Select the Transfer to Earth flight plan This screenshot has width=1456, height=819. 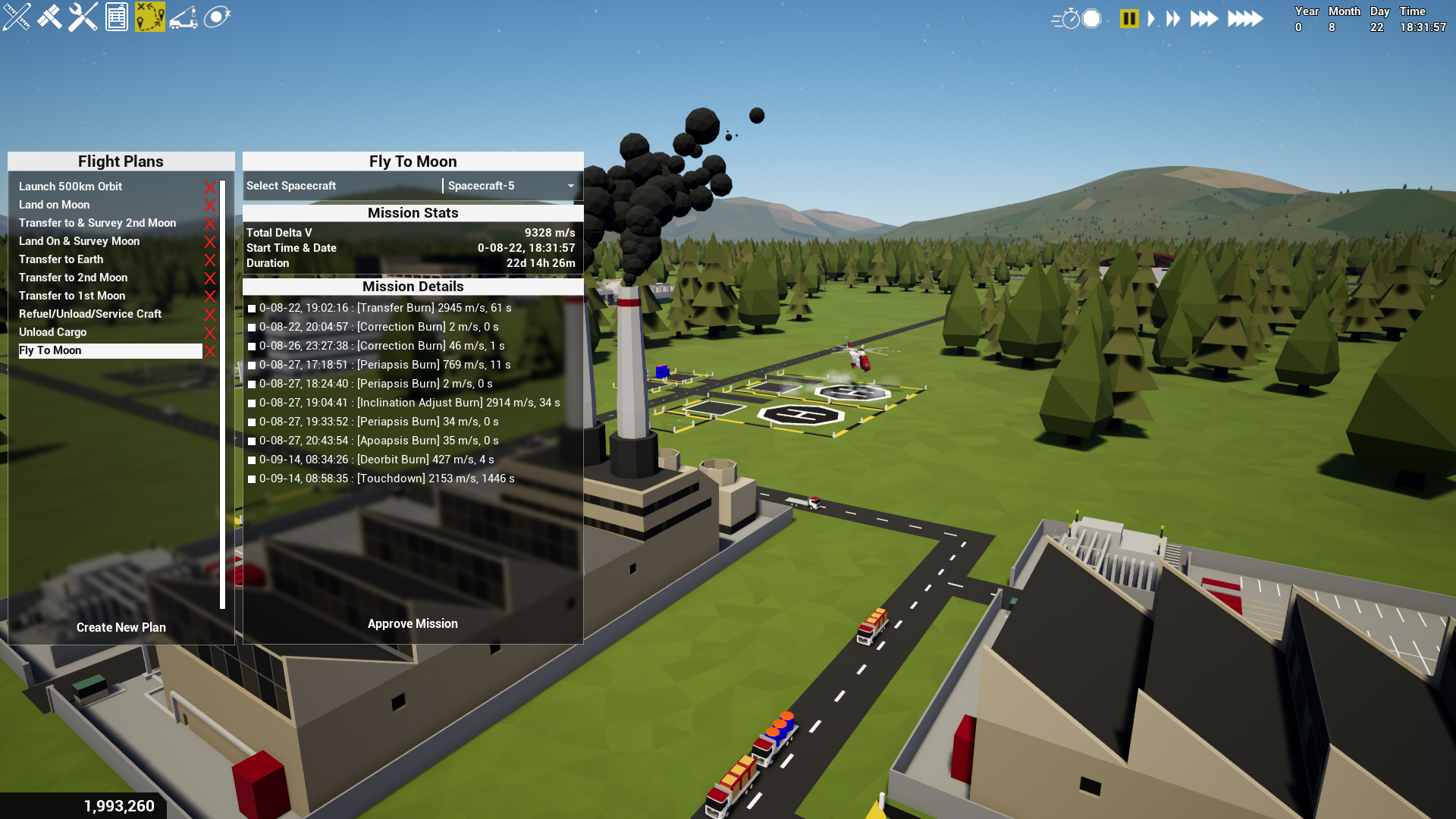tap(61, 259)
